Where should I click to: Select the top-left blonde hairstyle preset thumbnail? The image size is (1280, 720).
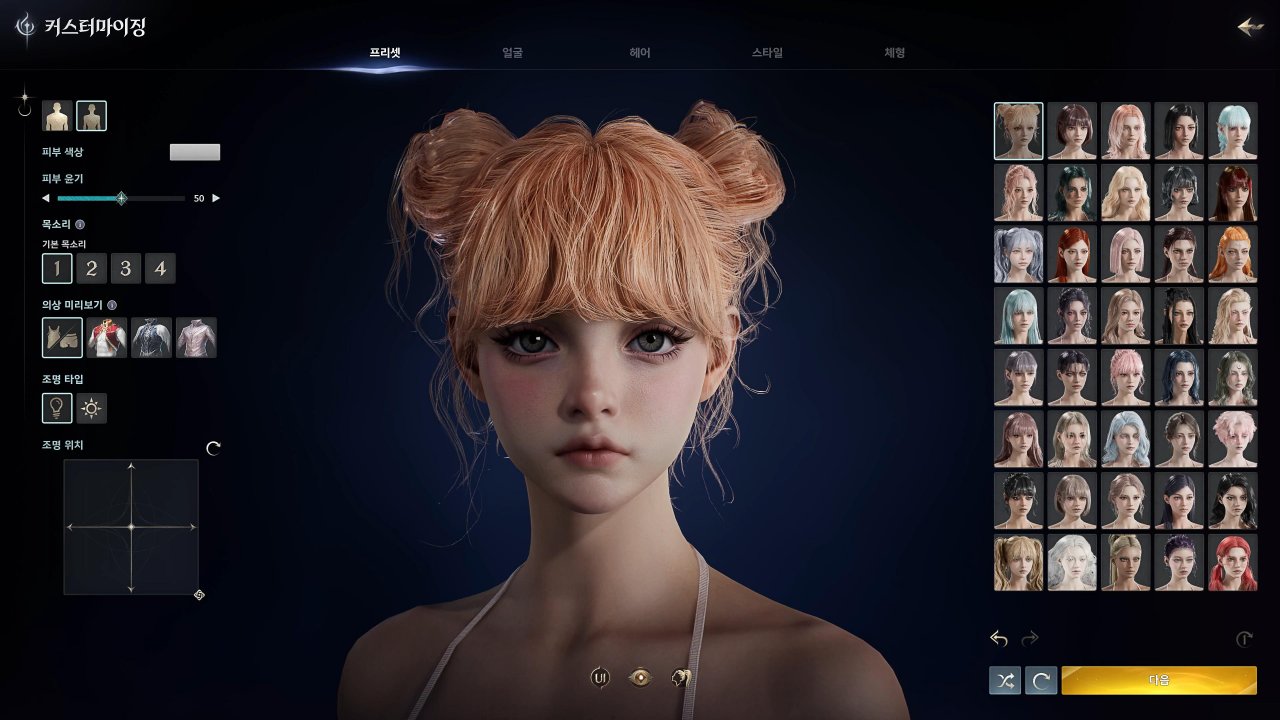coord(1019,130)
